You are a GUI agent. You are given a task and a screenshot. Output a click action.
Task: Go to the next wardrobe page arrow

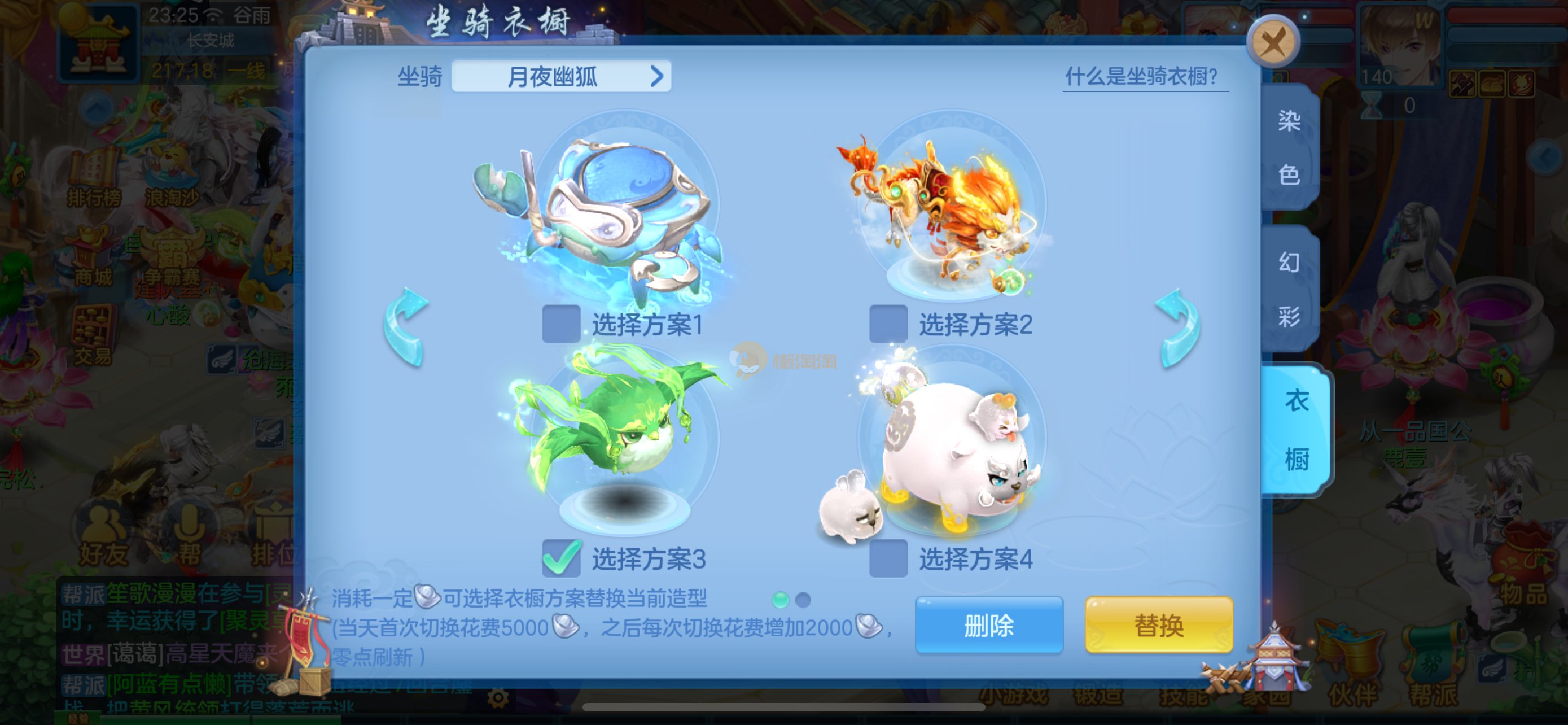point(1178,327)
